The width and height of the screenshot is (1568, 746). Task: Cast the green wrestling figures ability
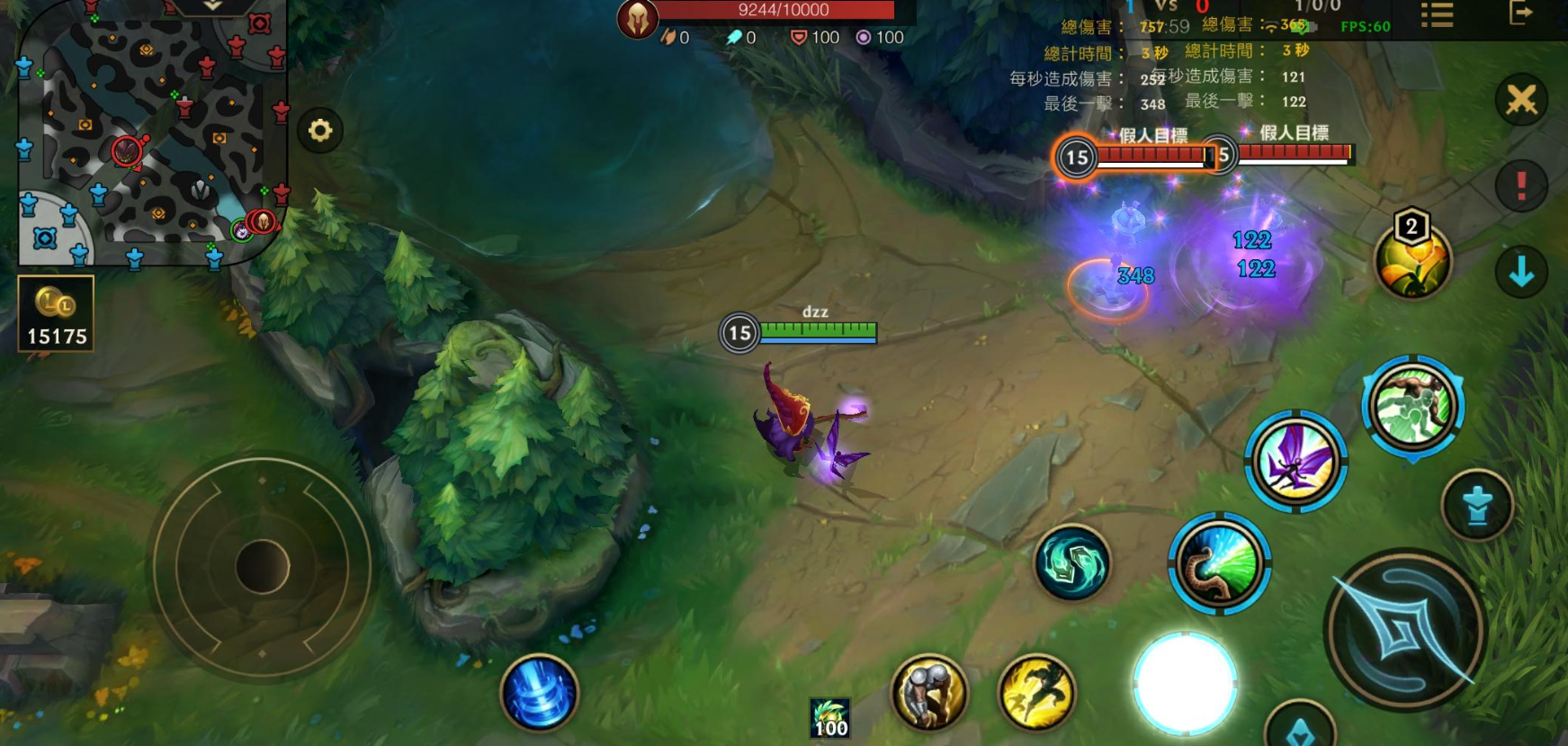1412,407
